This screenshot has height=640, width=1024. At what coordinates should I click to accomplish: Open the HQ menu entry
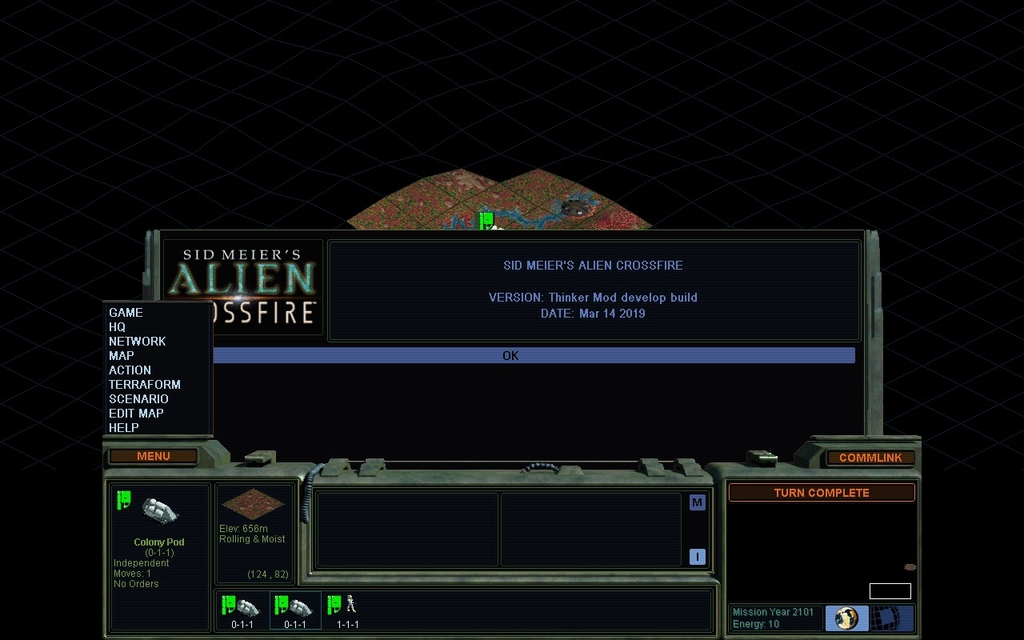117,327
